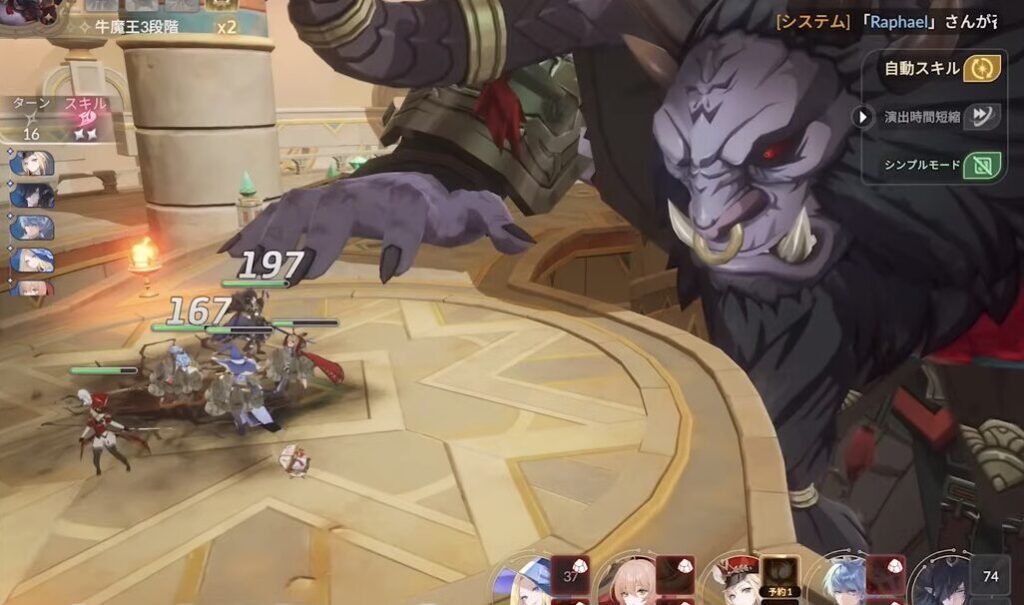The width and height of the screenshot is (1024, 605).
Task: Select the skill slot showing 74
Action: click(990, 576)
